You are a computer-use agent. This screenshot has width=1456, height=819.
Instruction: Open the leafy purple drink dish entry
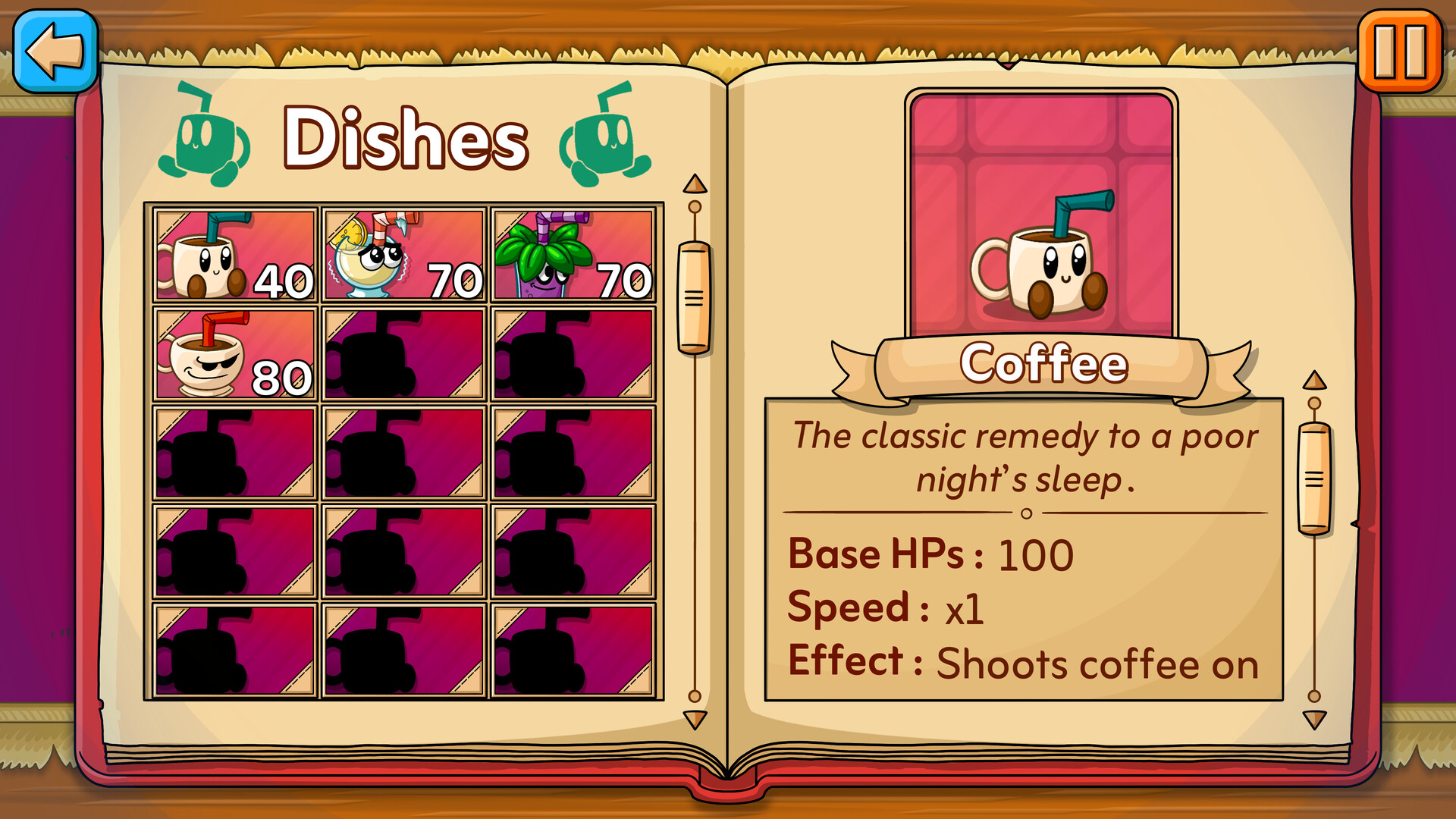[x=573, y=254]
